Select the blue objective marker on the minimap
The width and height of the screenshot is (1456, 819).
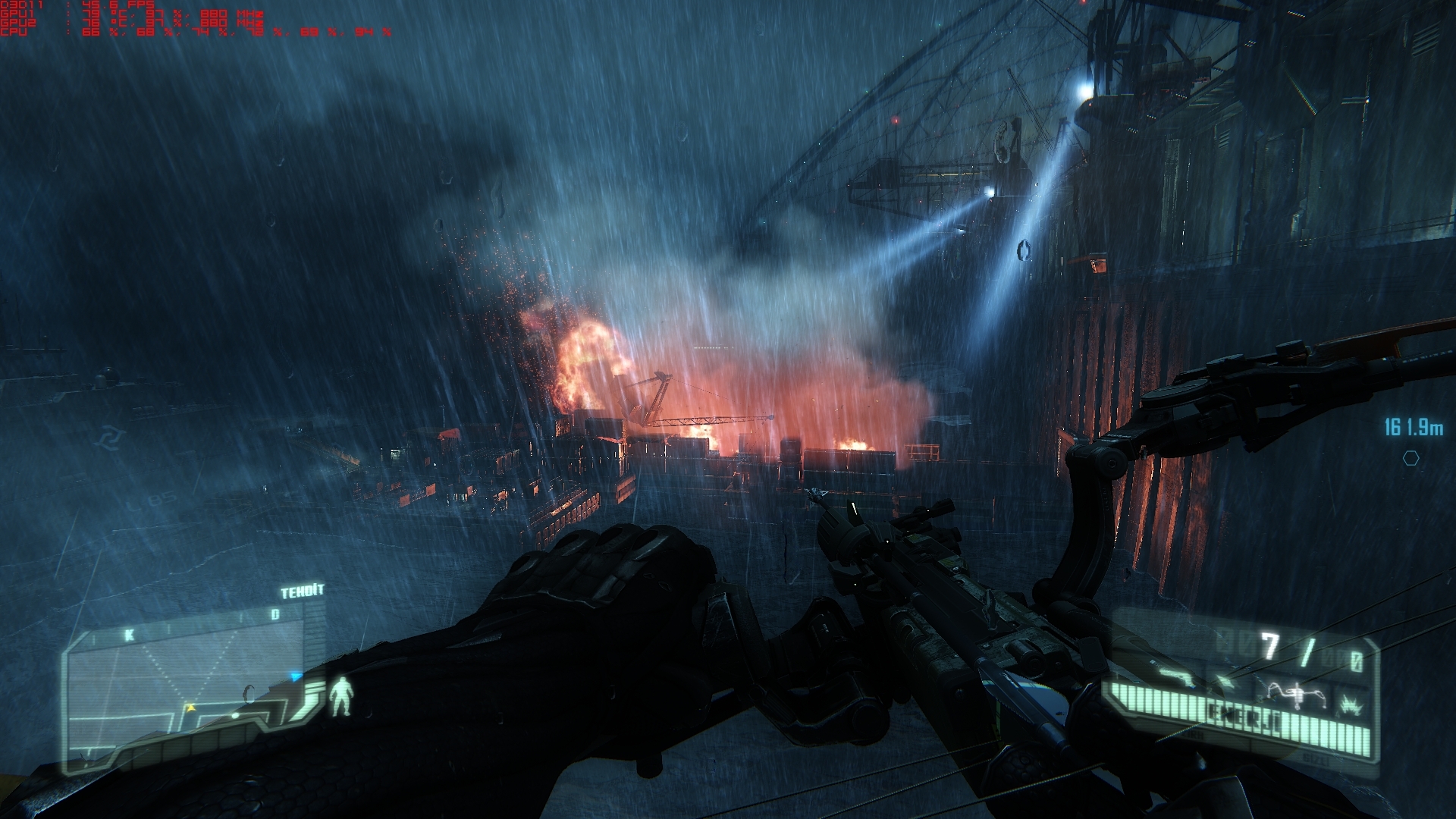coord(296,676)
